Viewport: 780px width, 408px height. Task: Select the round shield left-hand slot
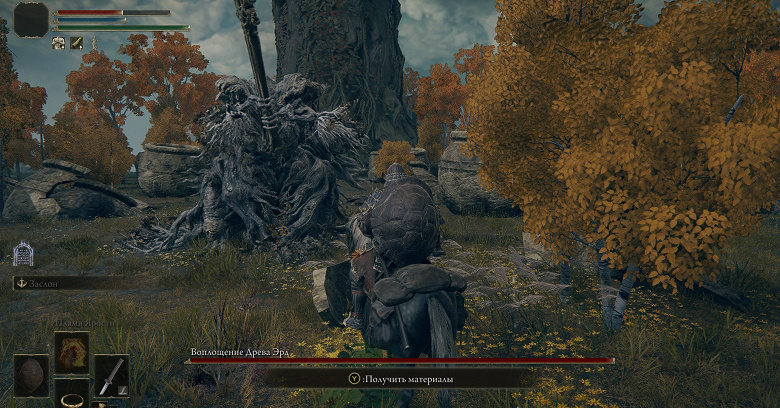coord(32,376)
